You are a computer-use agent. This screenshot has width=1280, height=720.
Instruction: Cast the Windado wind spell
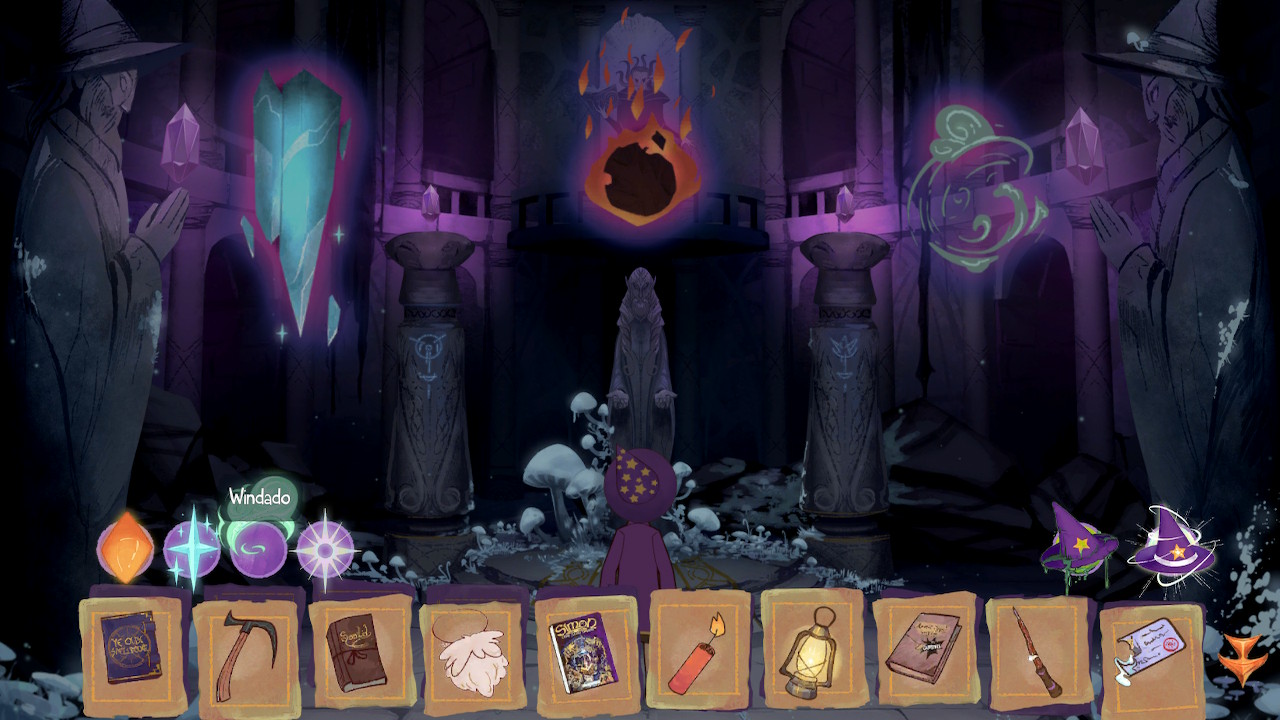pos(258,548)
